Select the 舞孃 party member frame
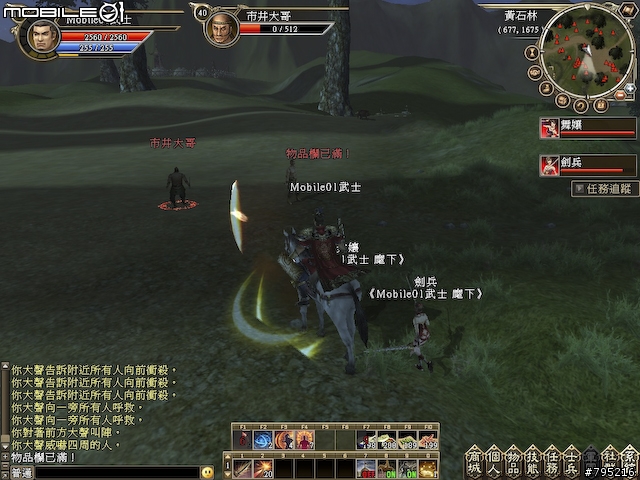The width and height of the screenshot is (640, 480). (588, 128)
